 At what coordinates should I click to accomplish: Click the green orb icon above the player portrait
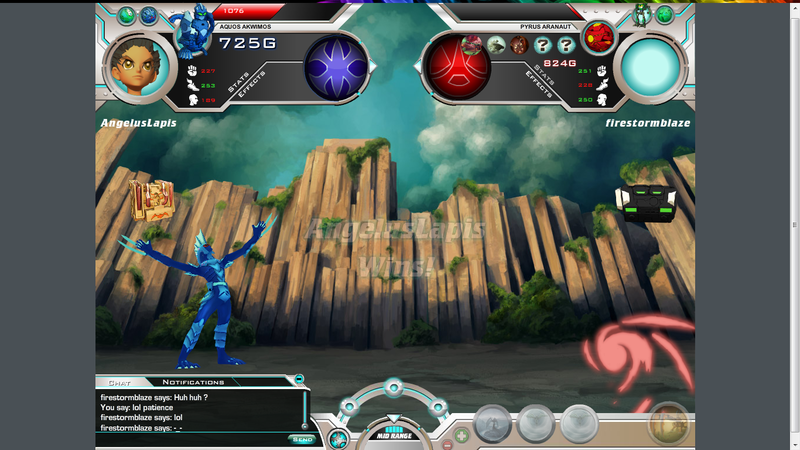coord(126,16)
